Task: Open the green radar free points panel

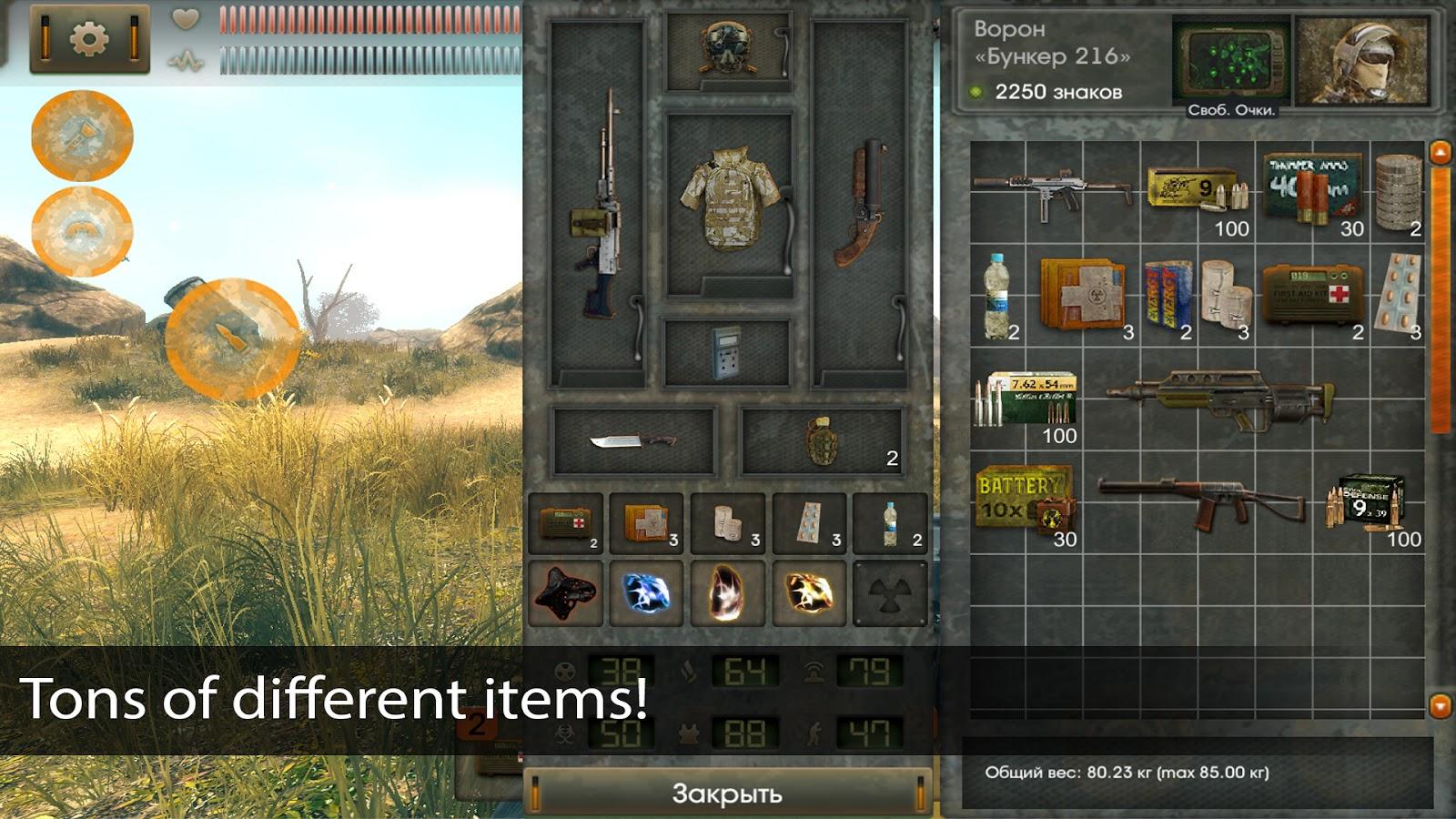Action: (1230, 64)
